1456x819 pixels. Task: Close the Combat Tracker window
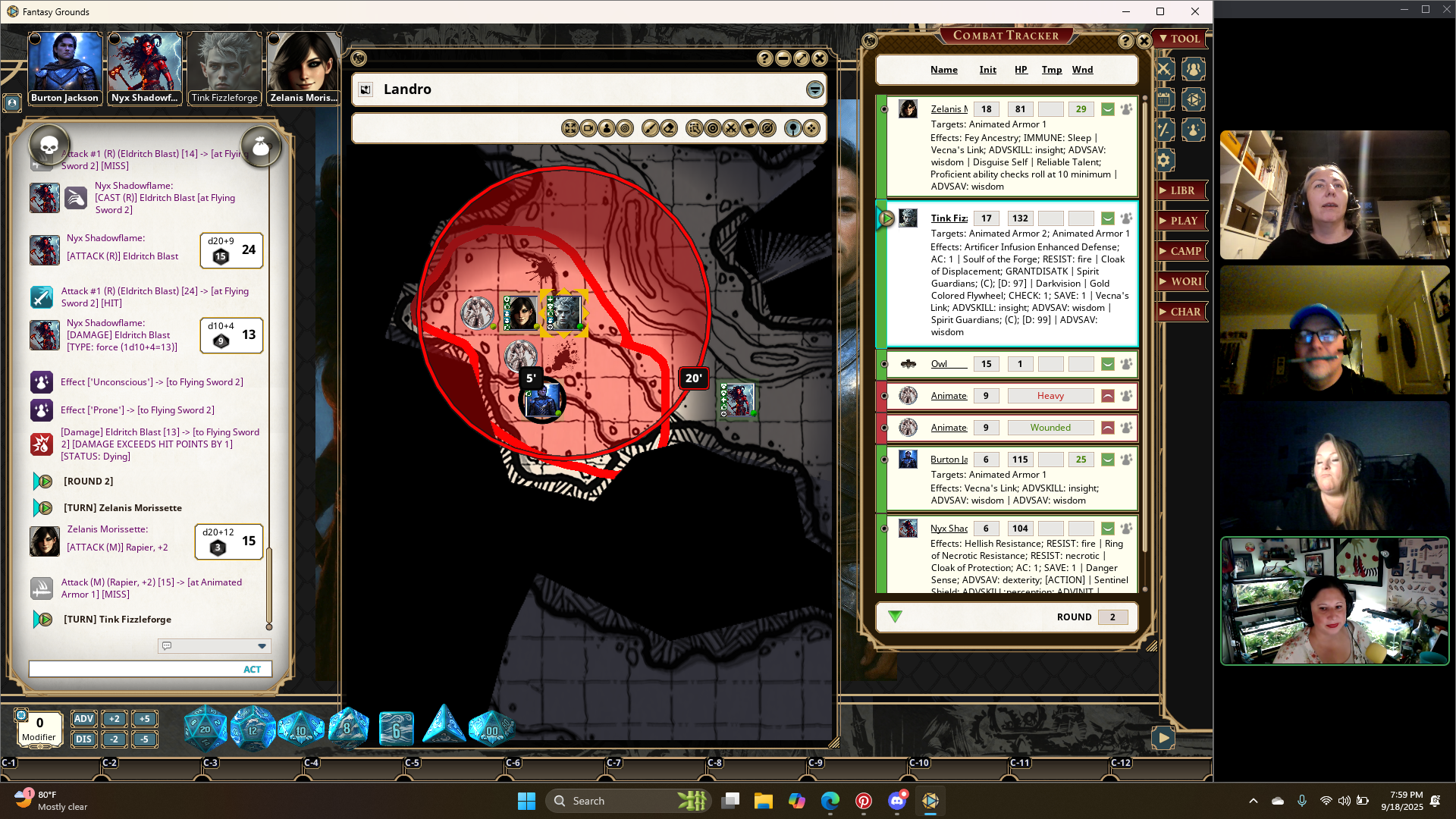coord(1144,41)
